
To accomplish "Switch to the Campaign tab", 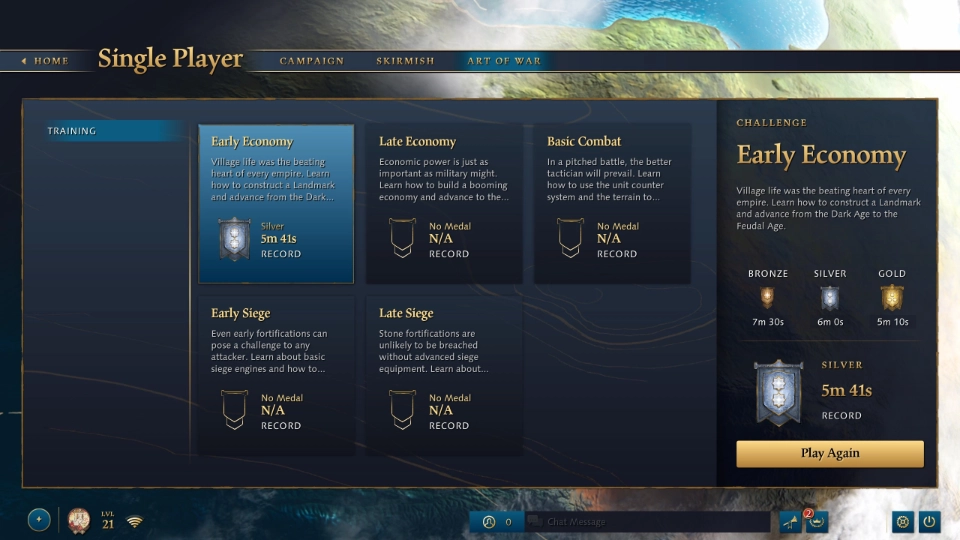I will (x=311, y=61).
